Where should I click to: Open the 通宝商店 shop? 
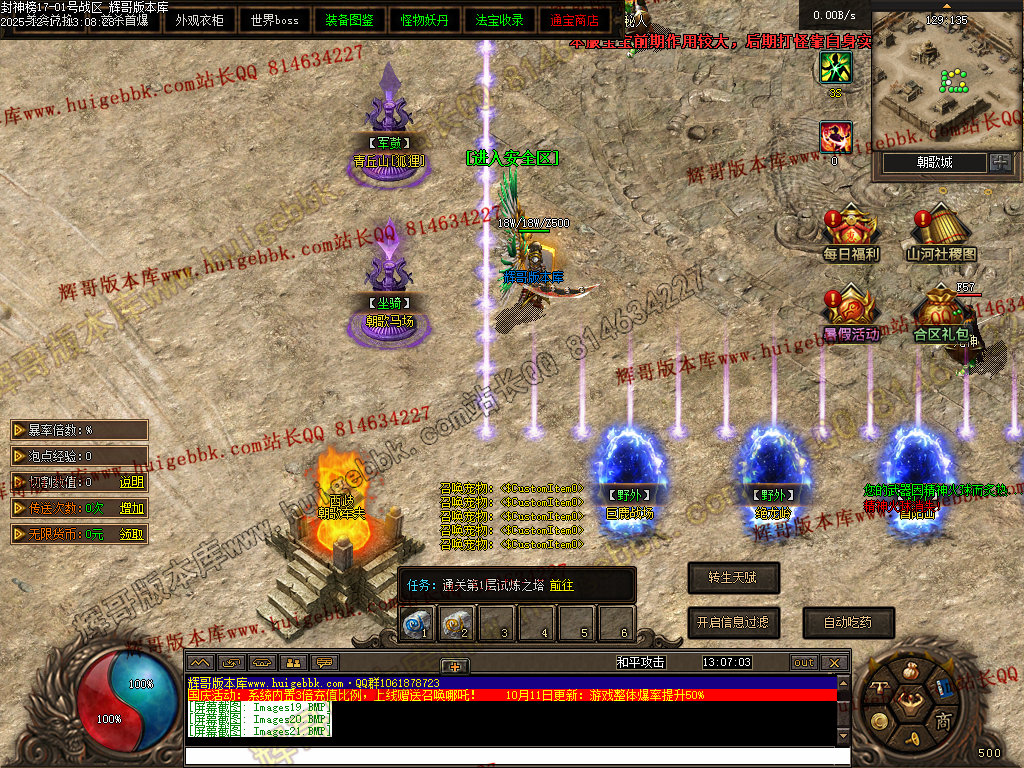pos(574,20)
